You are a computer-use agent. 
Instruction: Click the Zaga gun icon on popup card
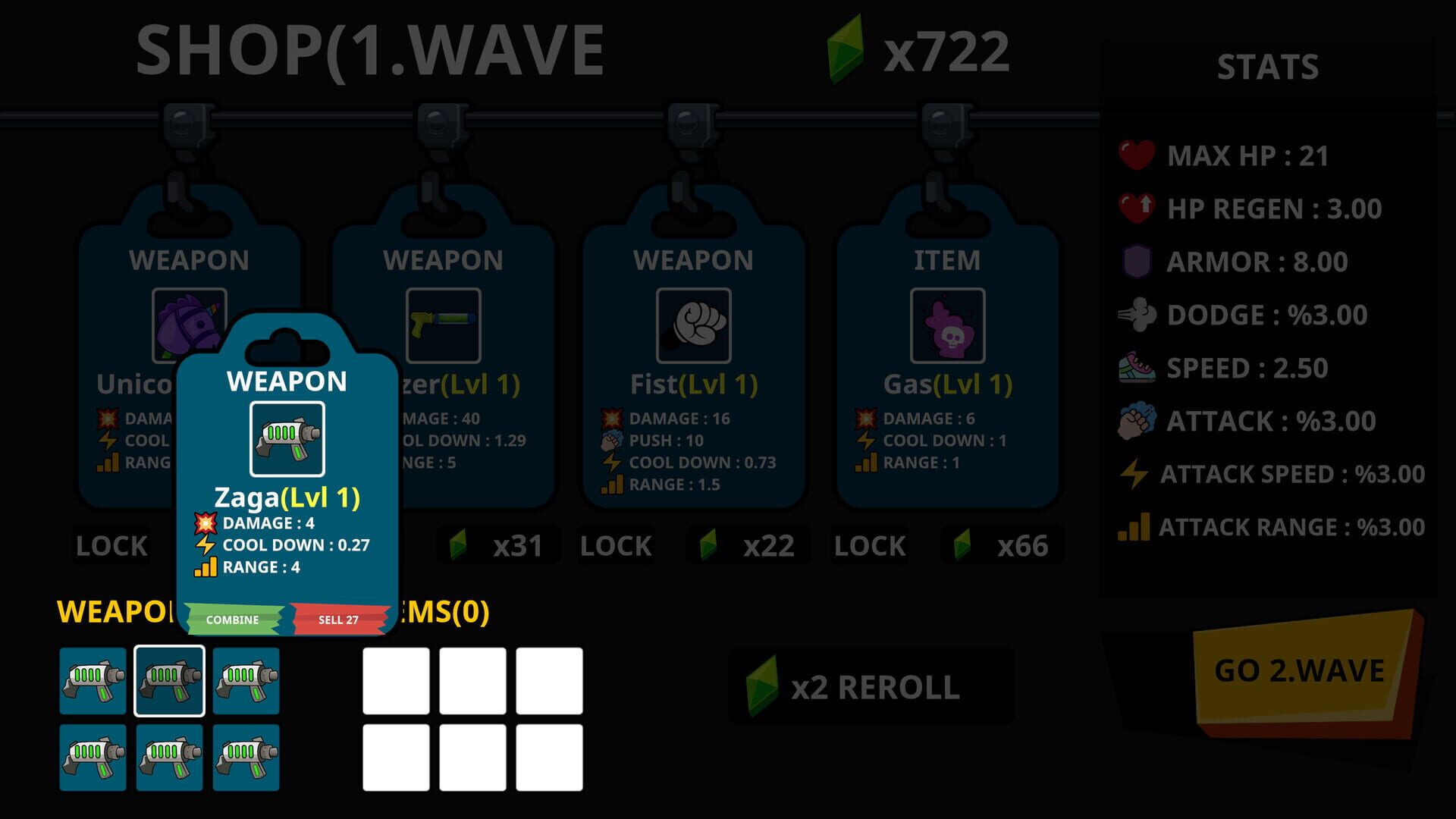pyautogui.click(x=287, y=438)
